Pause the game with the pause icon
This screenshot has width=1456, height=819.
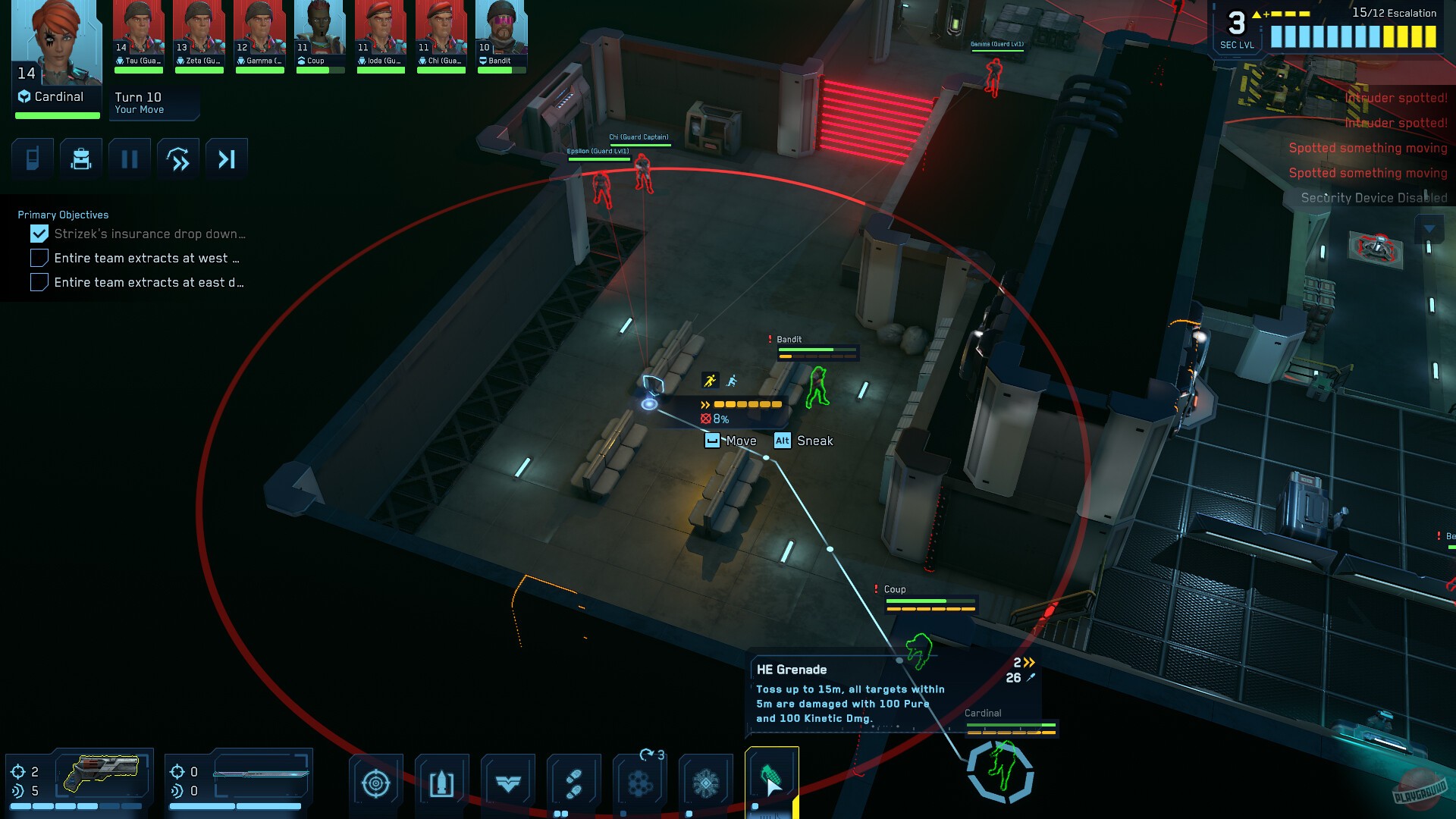coord(130,158)
